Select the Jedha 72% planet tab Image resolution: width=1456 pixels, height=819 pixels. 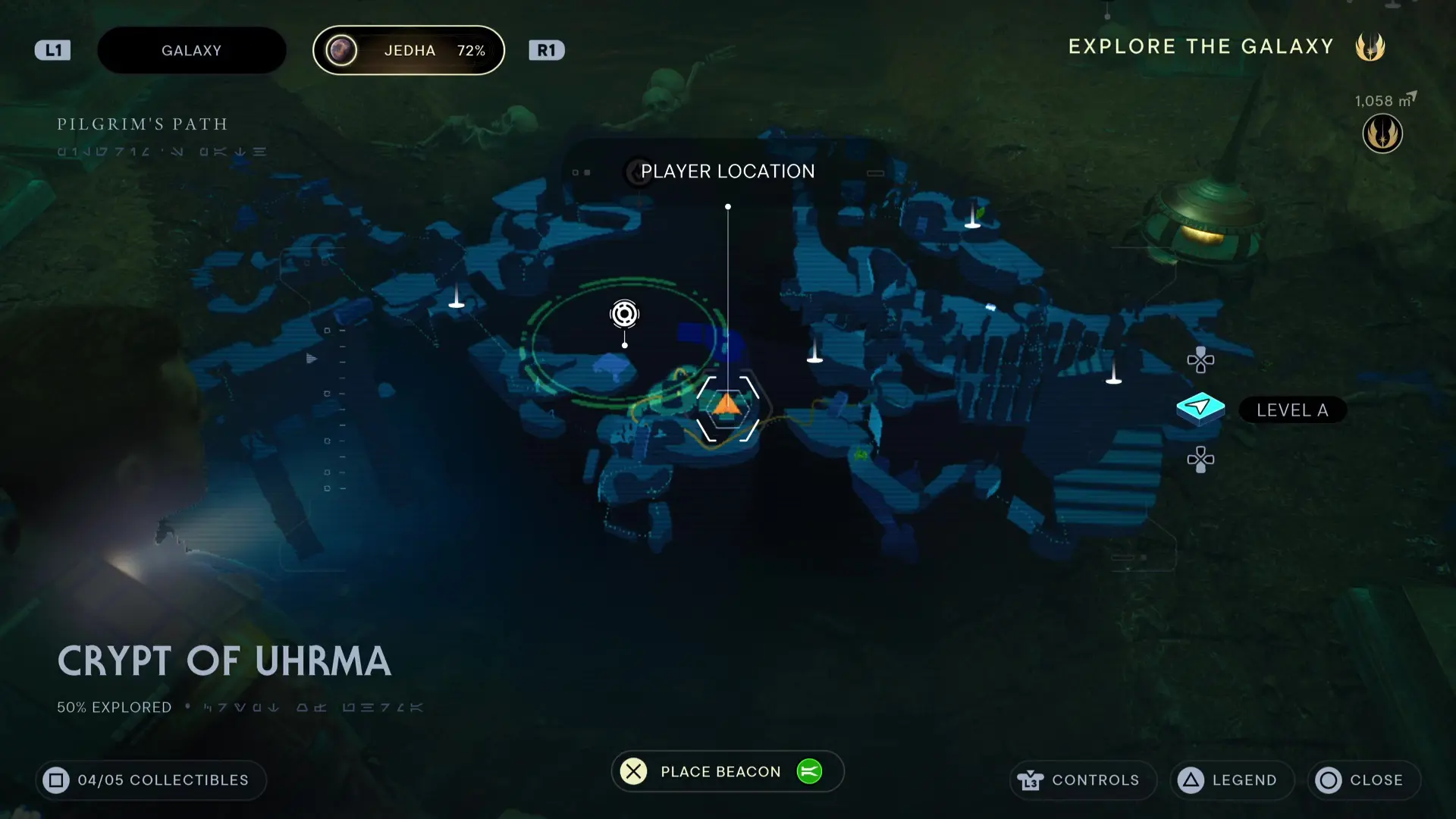click(409, 51)
